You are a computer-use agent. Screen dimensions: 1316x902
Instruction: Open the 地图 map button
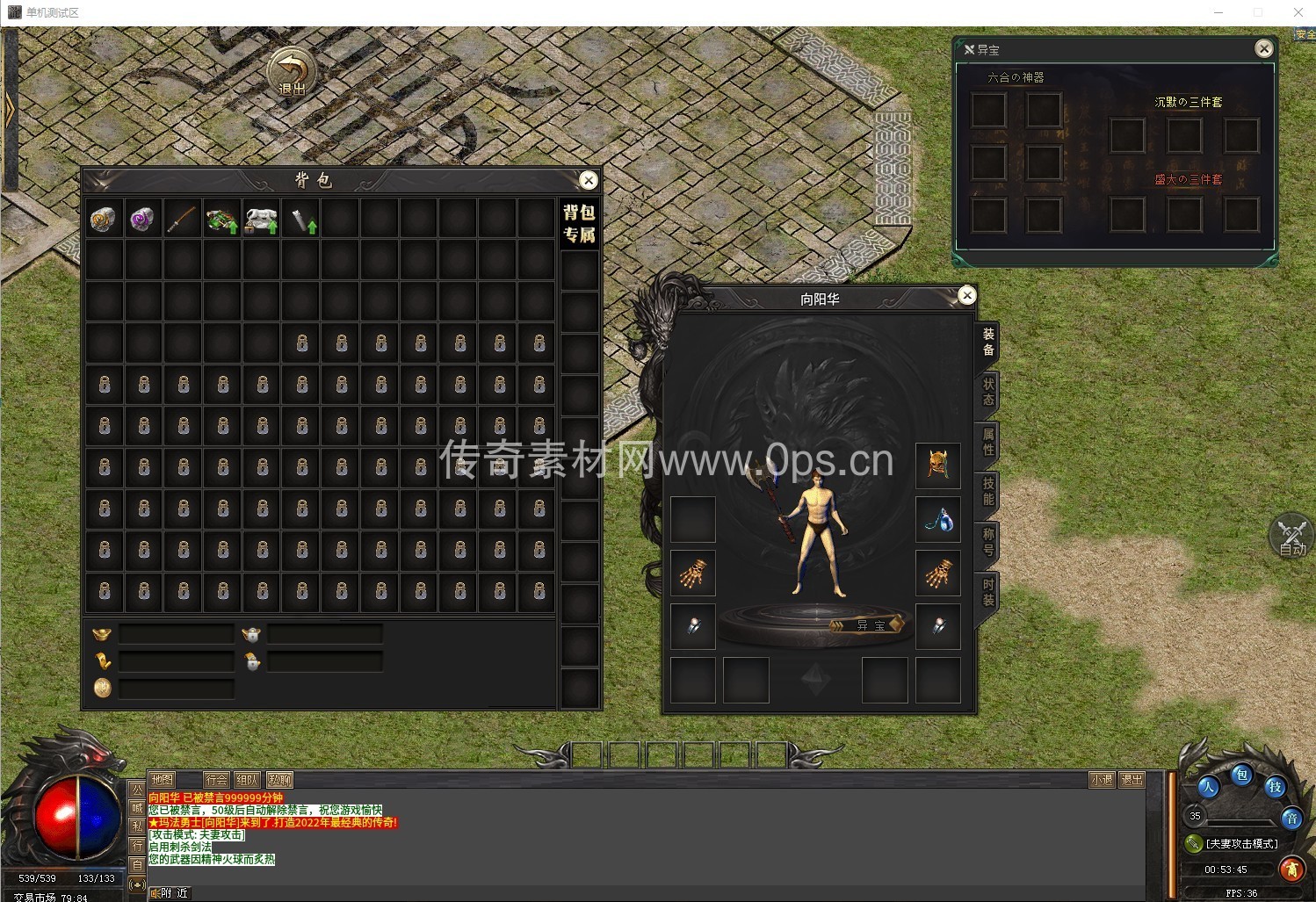[x=163, y=780]
